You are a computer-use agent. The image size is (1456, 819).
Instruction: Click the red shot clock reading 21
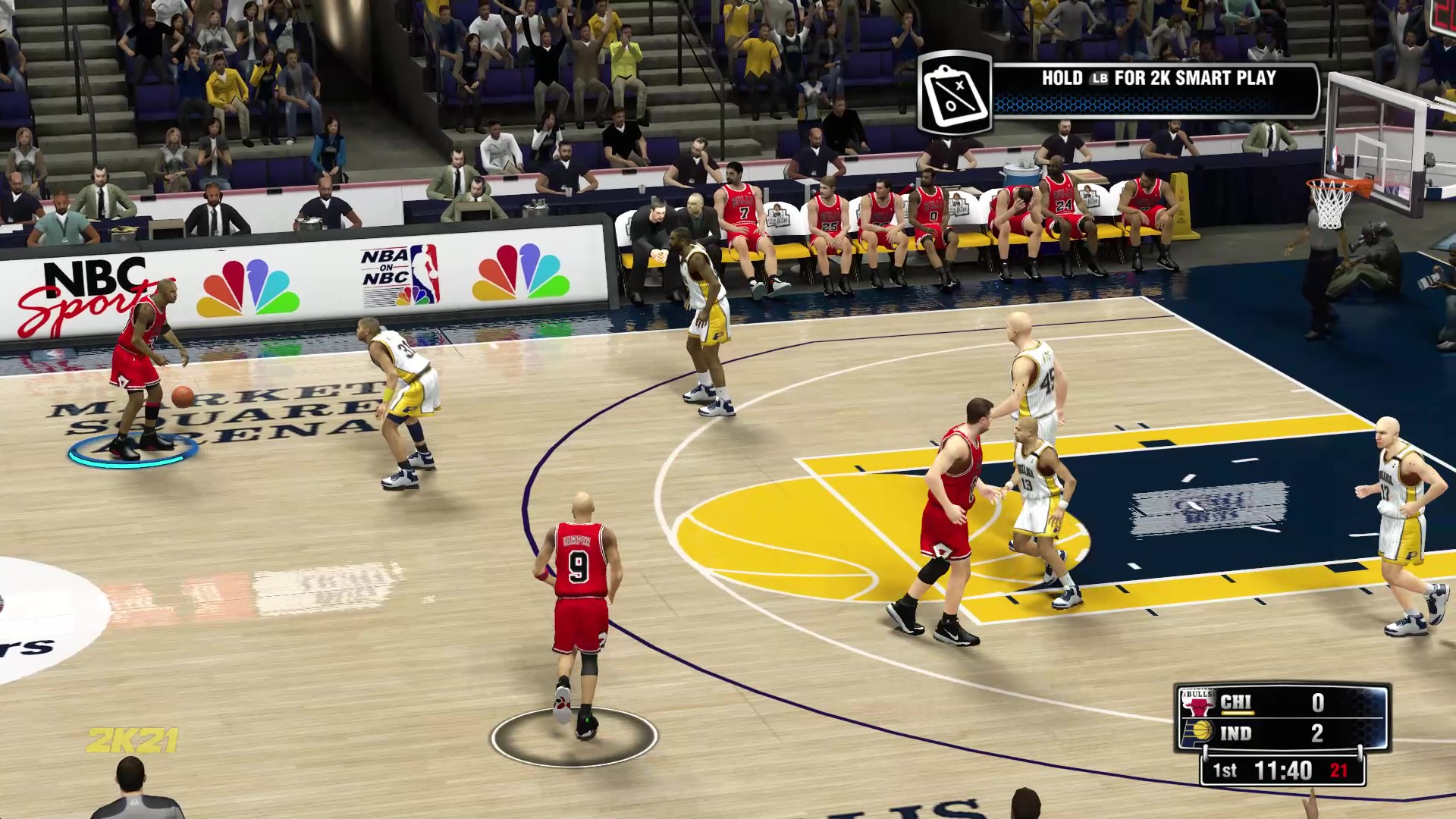coord(1338,771)
